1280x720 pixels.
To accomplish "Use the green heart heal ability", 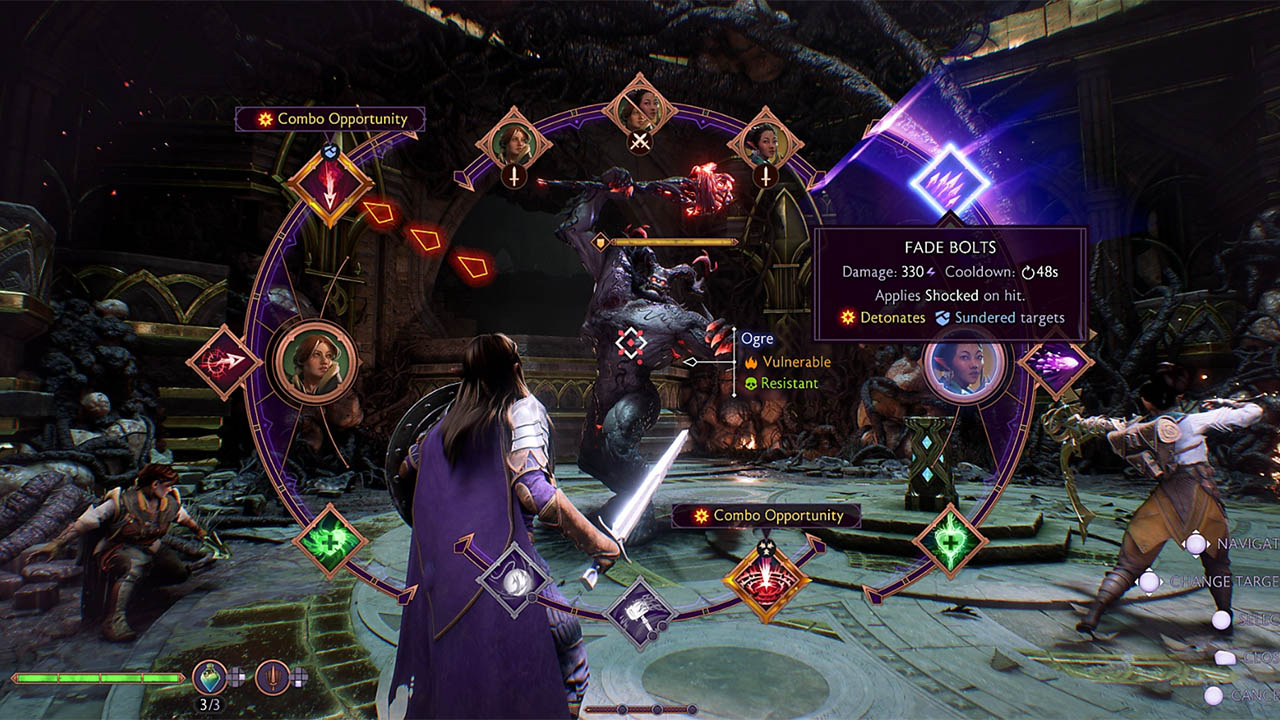I will pyautogui.click(x=950, y=541).
